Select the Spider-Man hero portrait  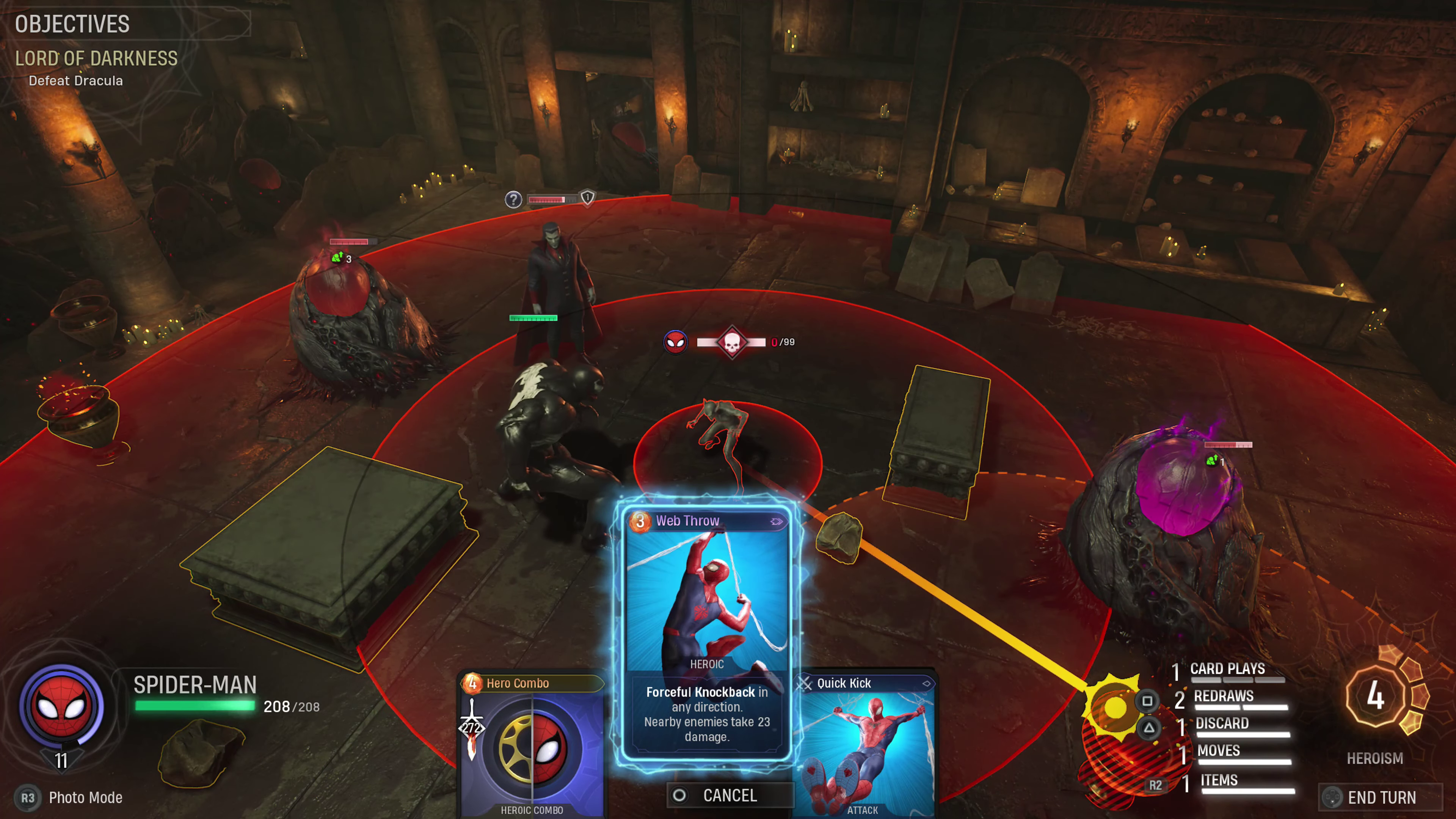pos(61,706)
